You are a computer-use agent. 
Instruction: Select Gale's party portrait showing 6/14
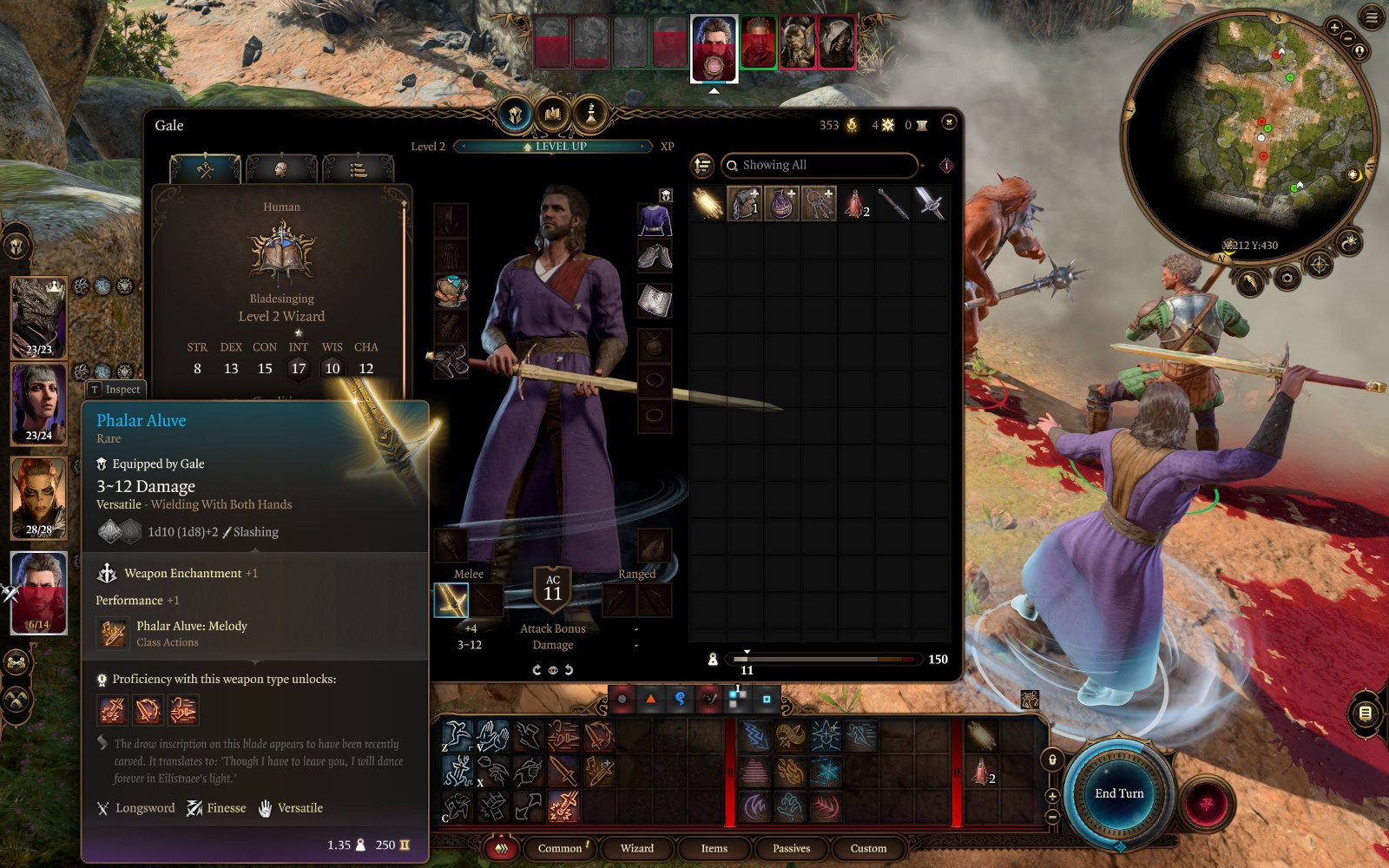(x=39, y=592)
